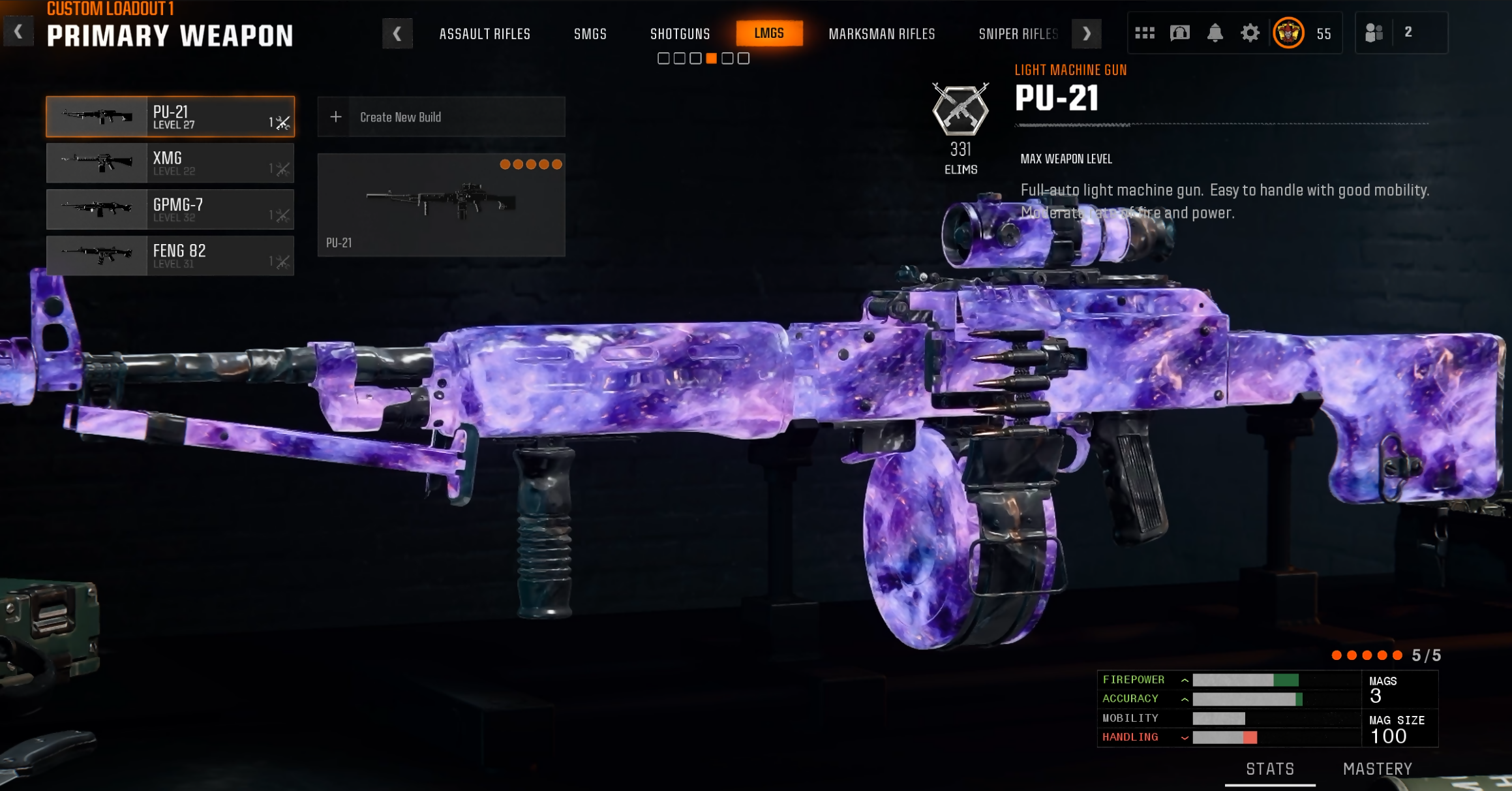
Task: Select the XMG weapon row
Action: 170,163
